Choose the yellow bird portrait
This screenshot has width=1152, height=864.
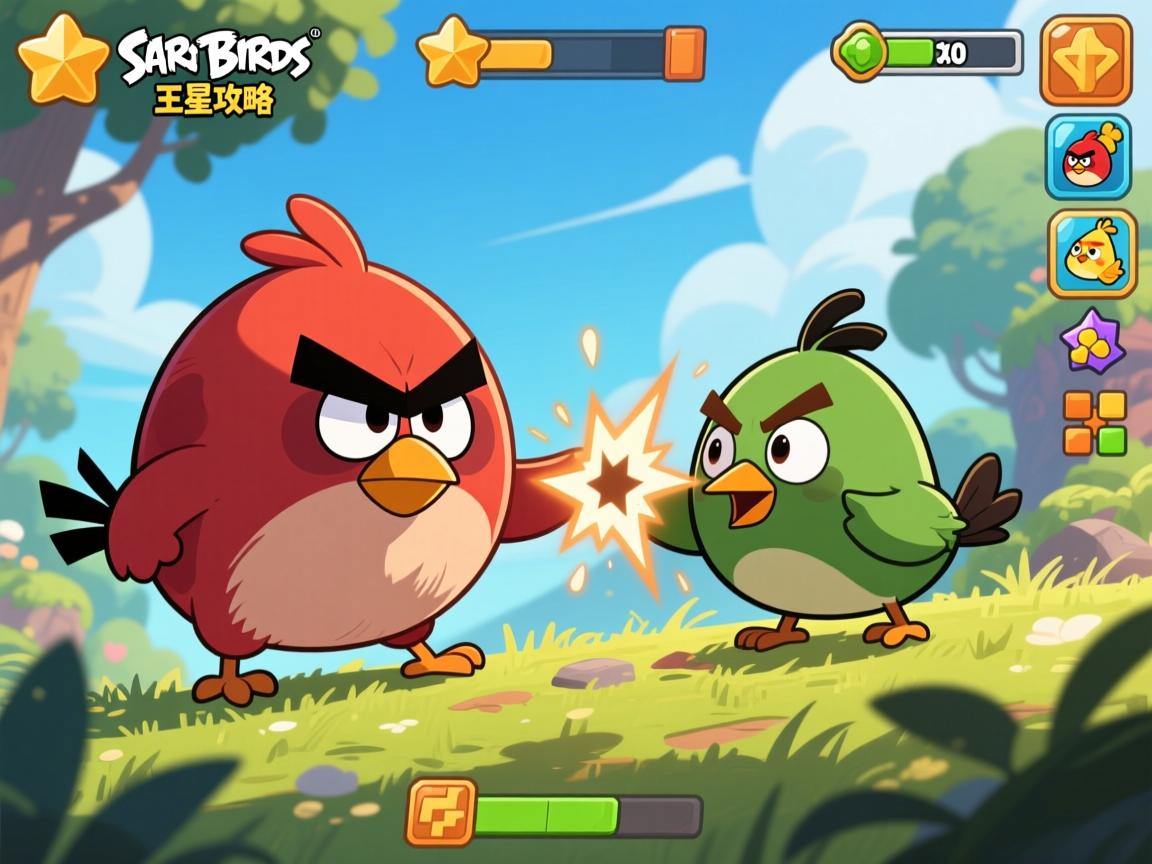pos(1092,254)
